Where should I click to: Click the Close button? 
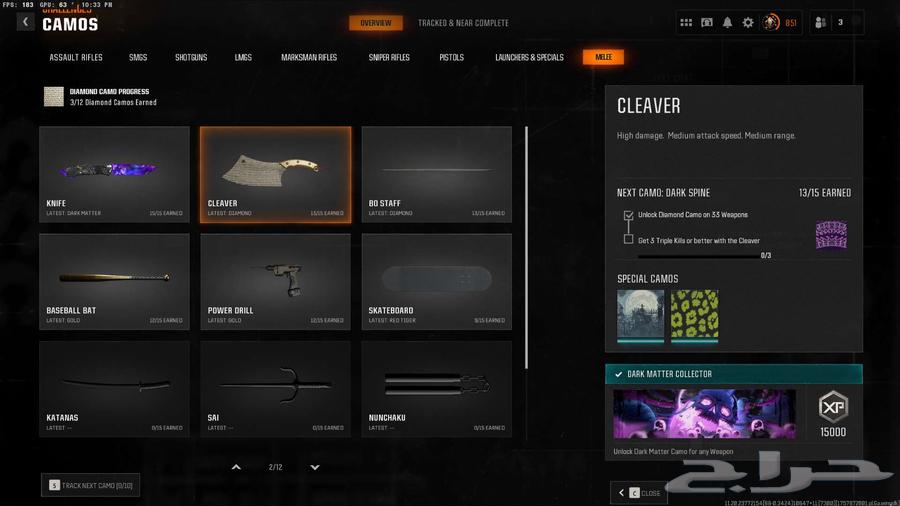click(x=639, y=493)
